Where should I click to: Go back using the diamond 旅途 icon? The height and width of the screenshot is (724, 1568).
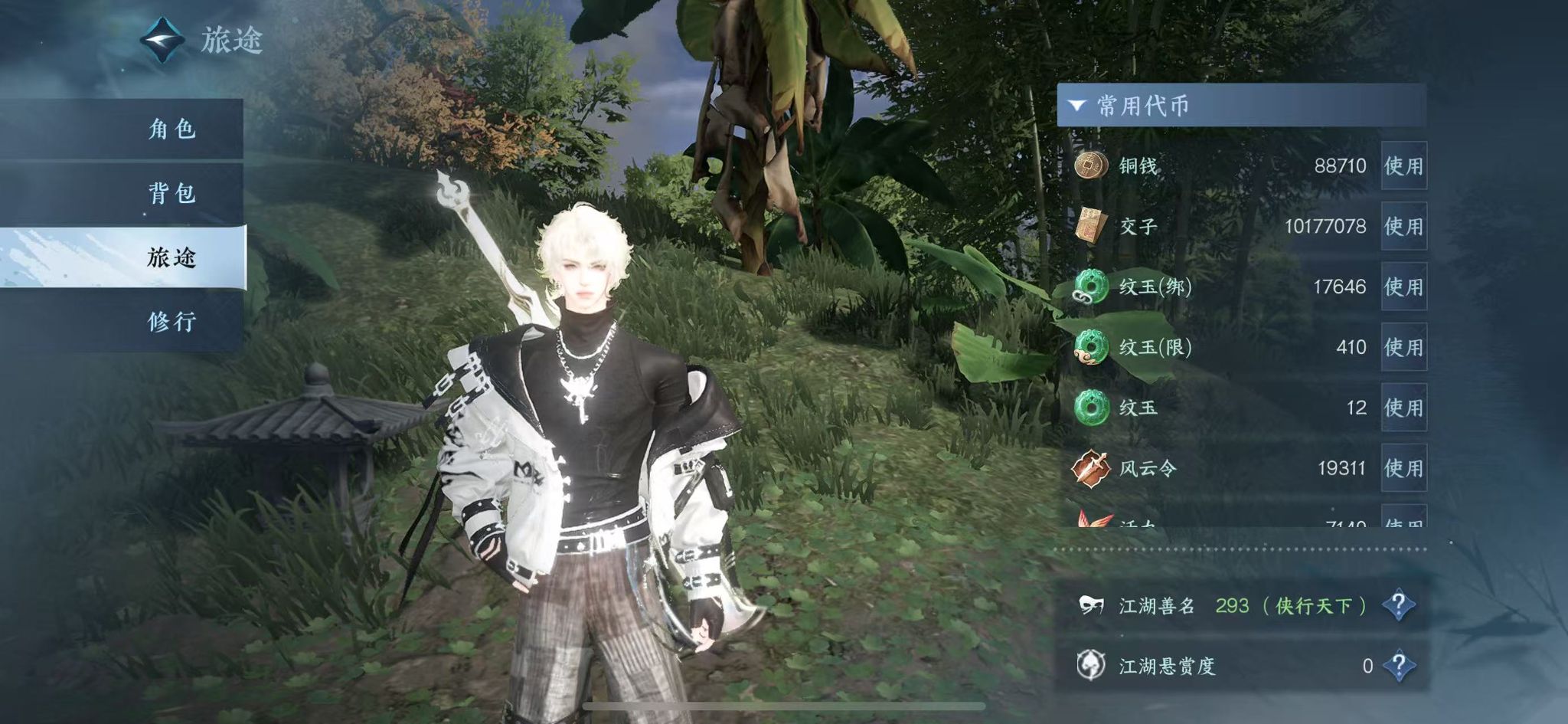[162, 40]
